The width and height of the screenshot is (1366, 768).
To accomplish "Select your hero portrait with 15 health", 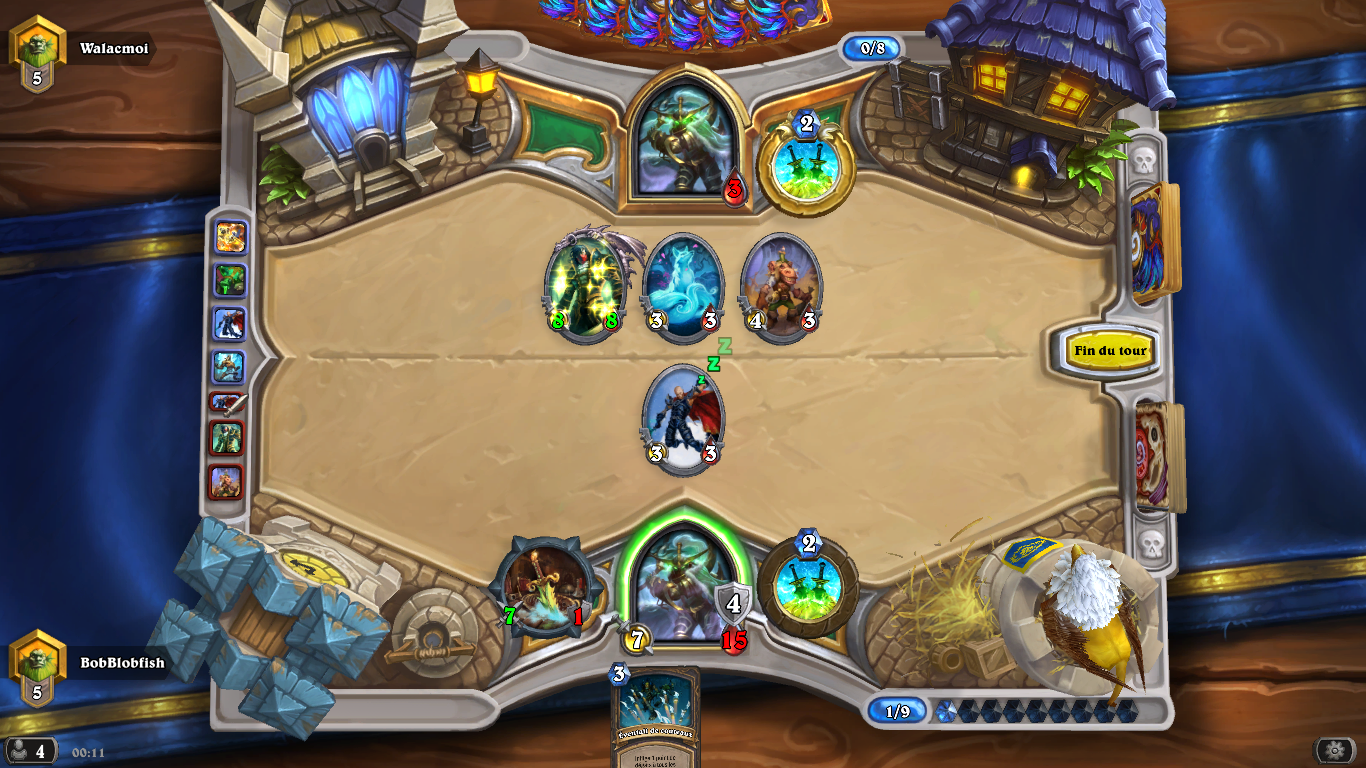I will 682,585.
